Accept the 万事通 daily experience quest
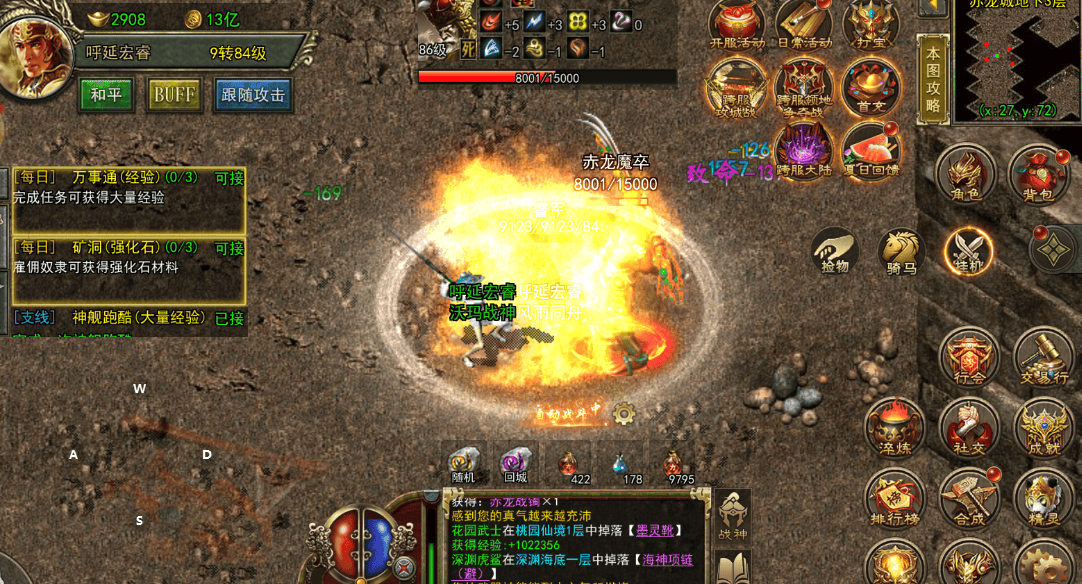The width and height of the screenshot is (1082, 584). click(x=229, y=179)
